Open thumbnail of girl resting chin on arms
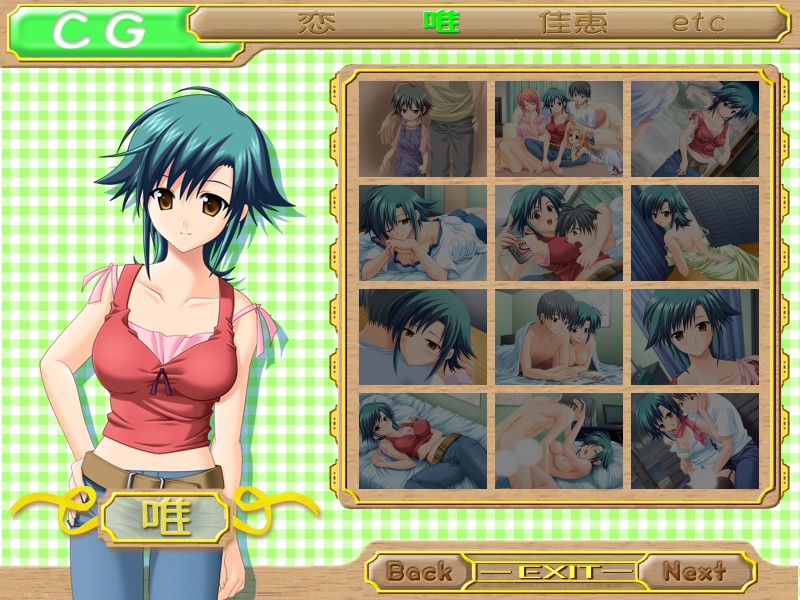800x600 pixels. pyautogui.click(x=423, y=233)
